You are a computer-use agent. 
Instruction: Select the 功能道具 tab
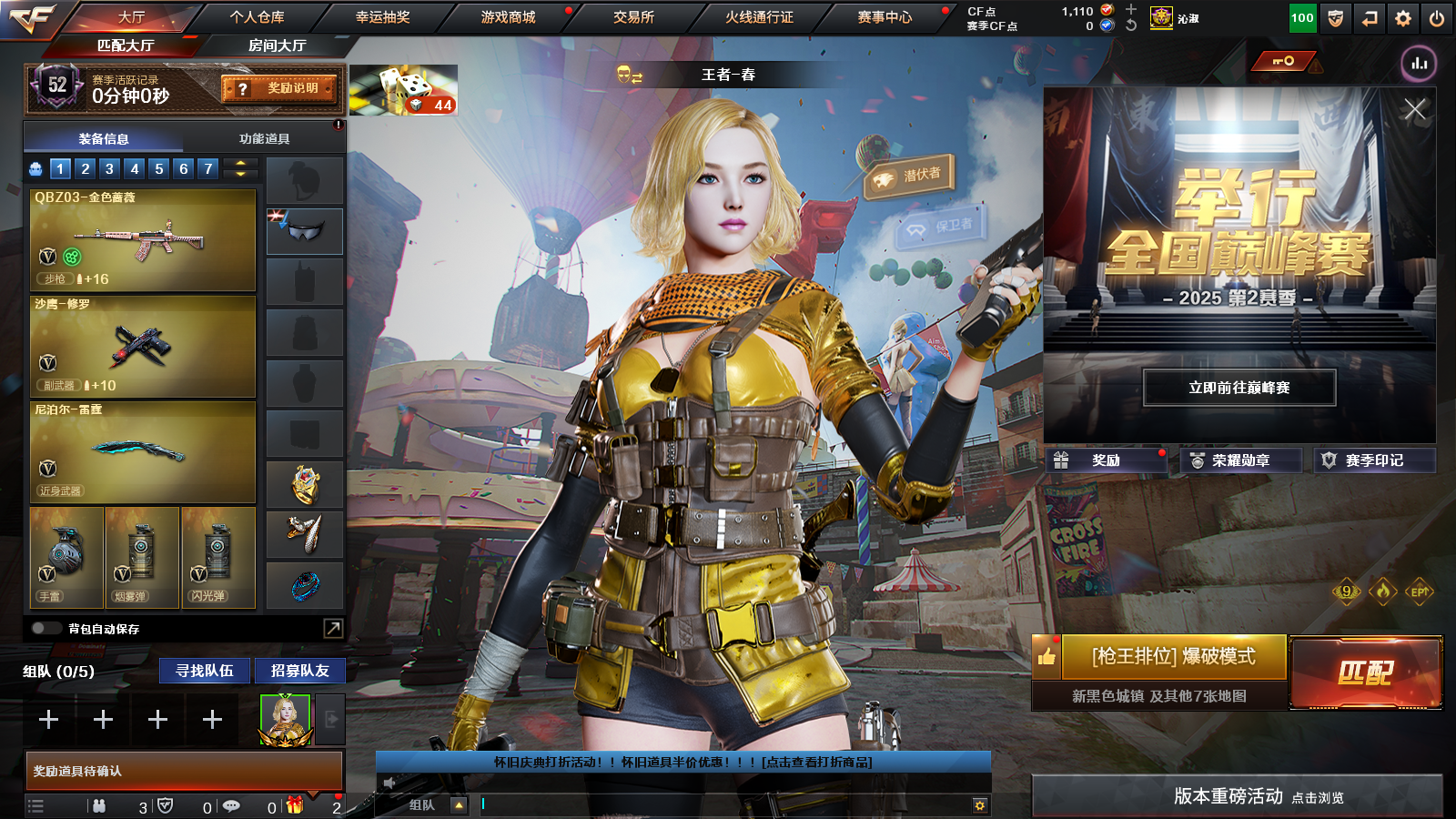[264, 139]
